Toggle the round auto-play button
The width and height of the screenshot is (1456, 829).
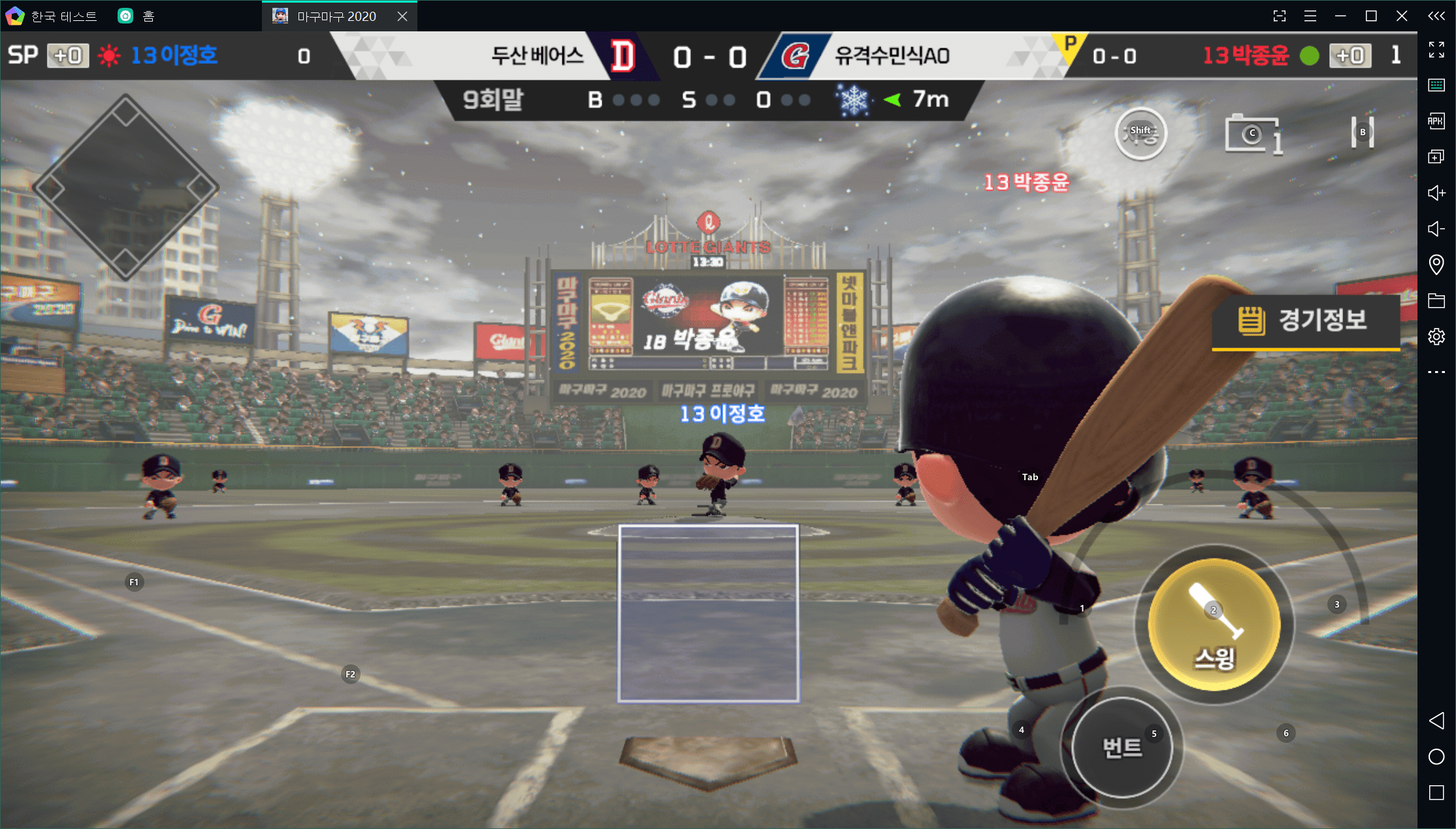(1141, 133)
